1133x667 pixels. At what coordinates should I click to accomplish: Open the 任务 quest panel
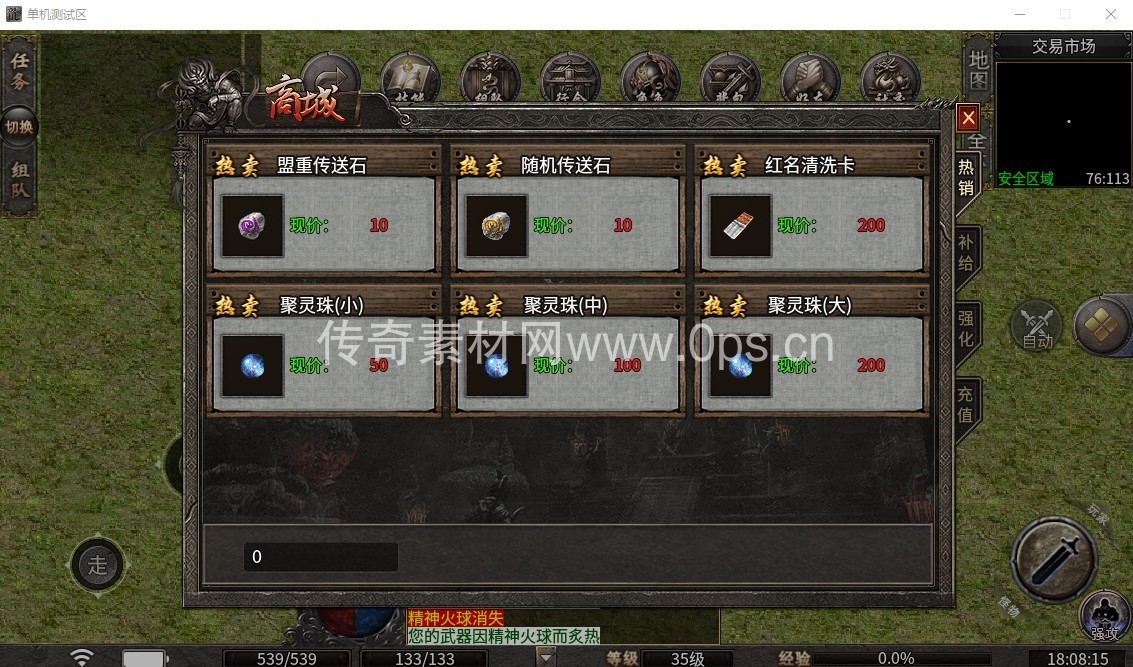19,70
